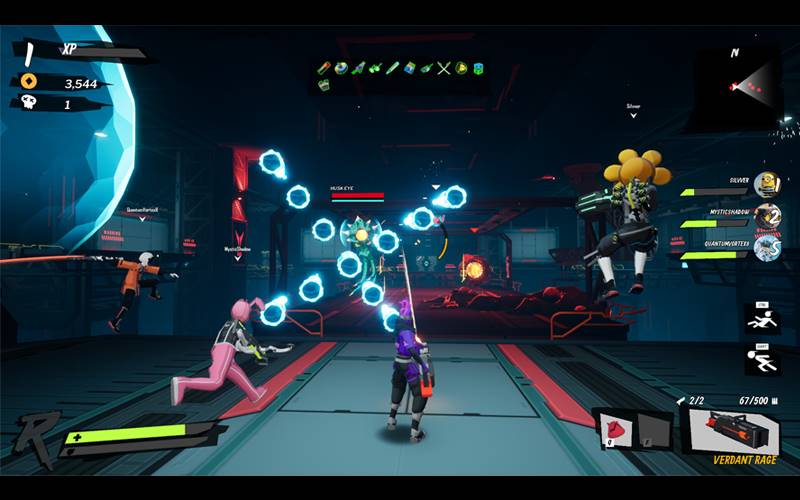Select the empty grey ability slot
The image size is (800, 500).
pos(651,429)
